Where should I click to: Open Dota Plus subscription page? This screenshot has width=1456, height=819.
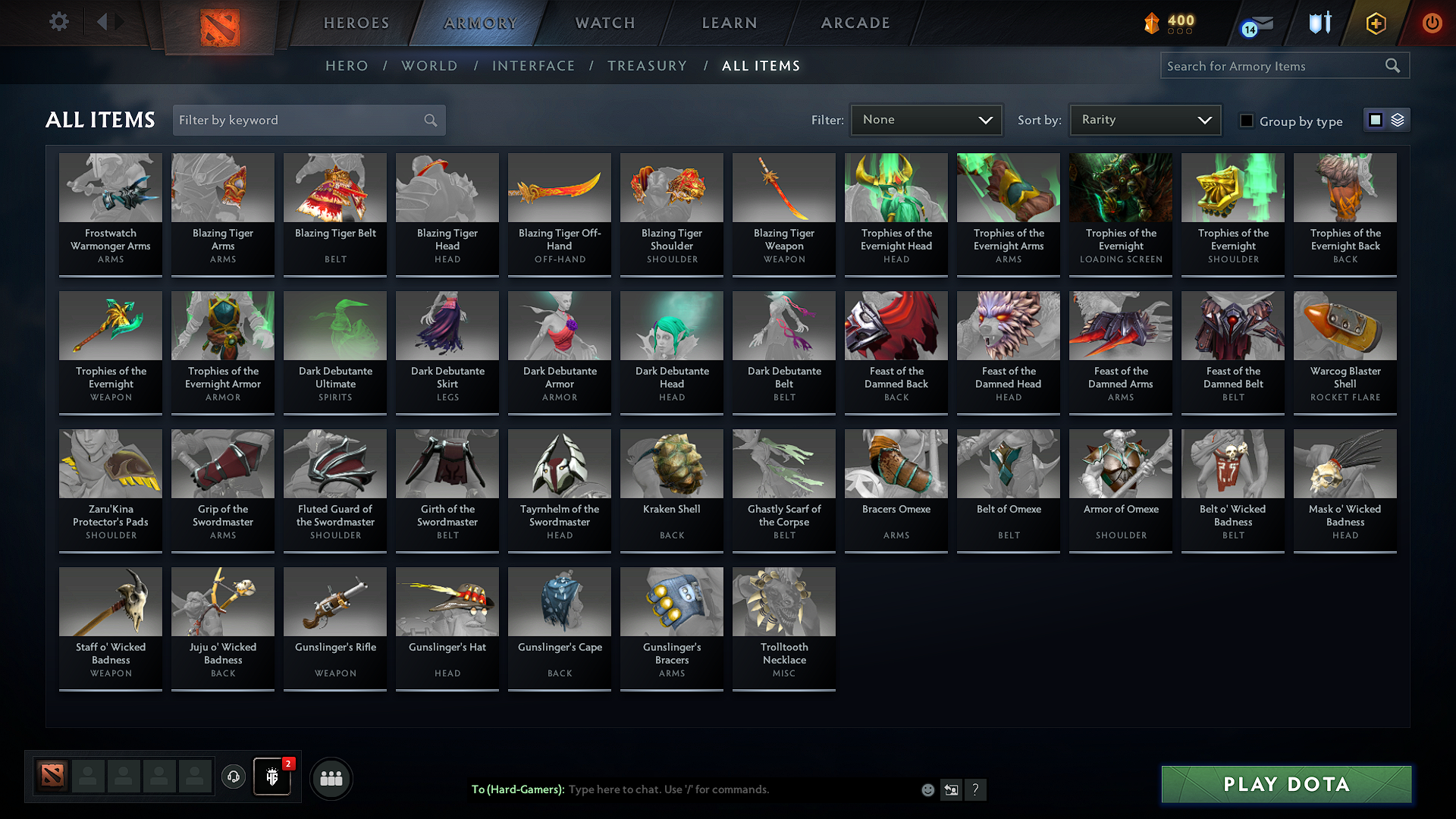1375,23
